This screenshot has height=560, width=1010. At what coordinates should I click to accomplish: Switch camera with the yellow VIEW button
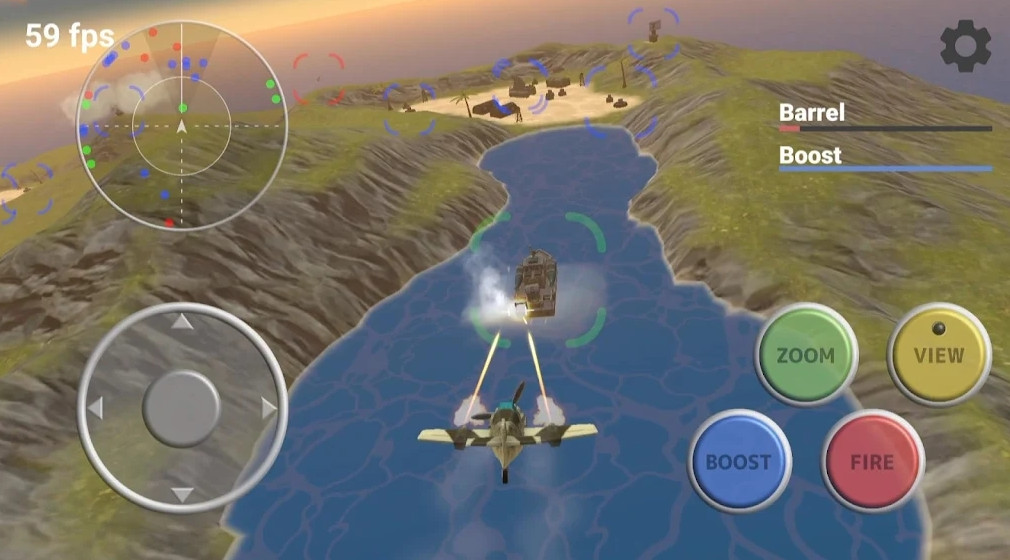pyautogui.click(x=938, y=355)
